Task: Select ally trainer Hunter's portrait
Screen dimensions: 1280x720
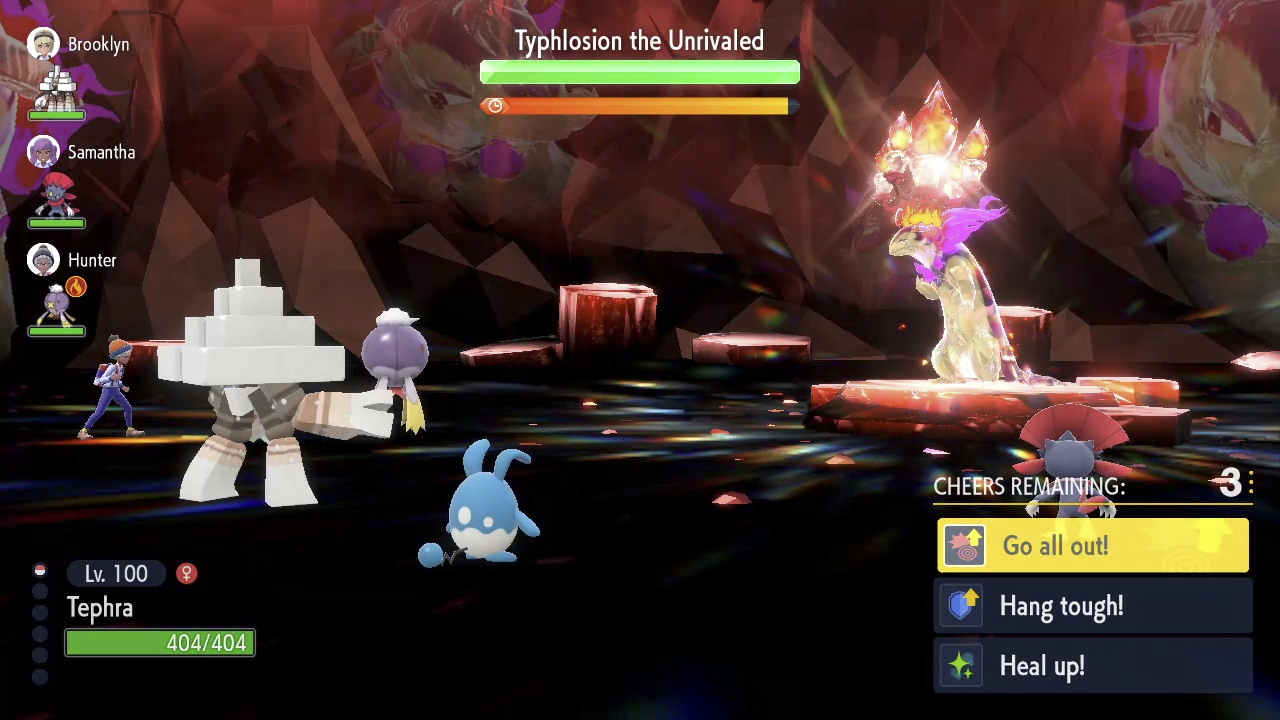Action: click(x=43, y=260)
